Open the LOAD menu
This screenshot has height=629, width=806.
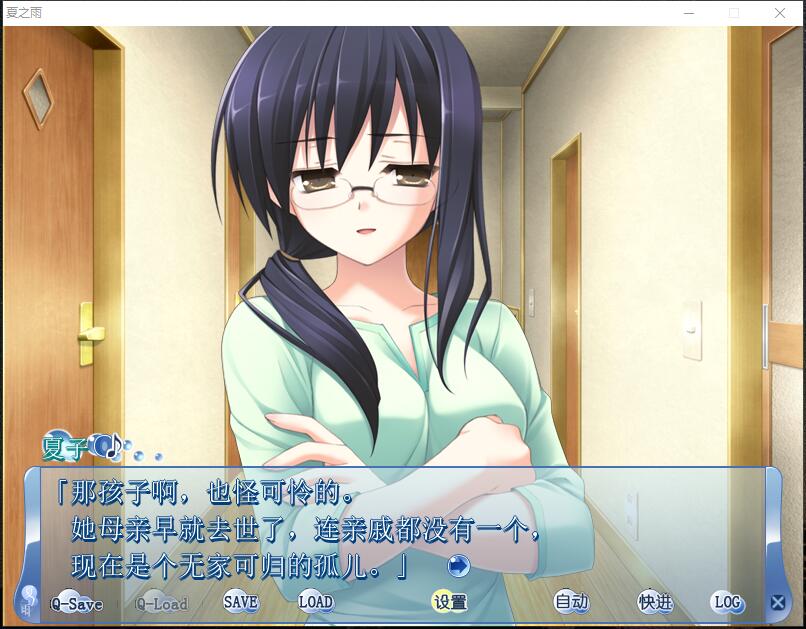coord(315,602)
